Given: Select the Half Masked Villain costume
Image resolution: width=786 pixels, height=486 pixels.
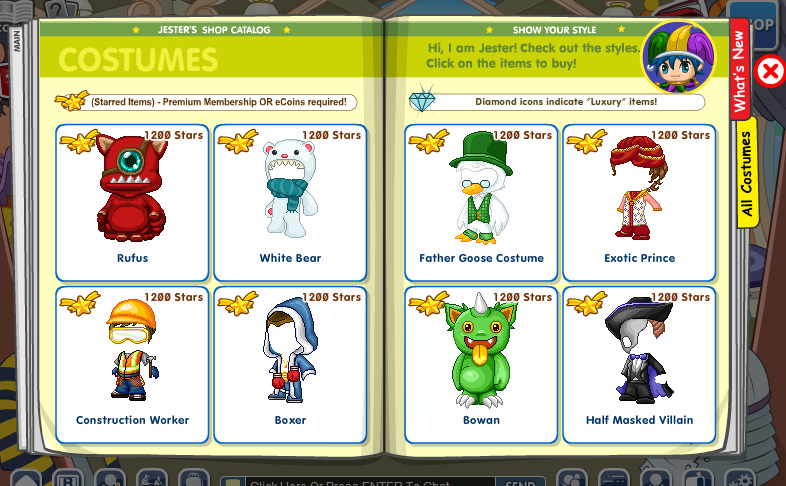Looking at the screenshot, I should coord(639,364).
